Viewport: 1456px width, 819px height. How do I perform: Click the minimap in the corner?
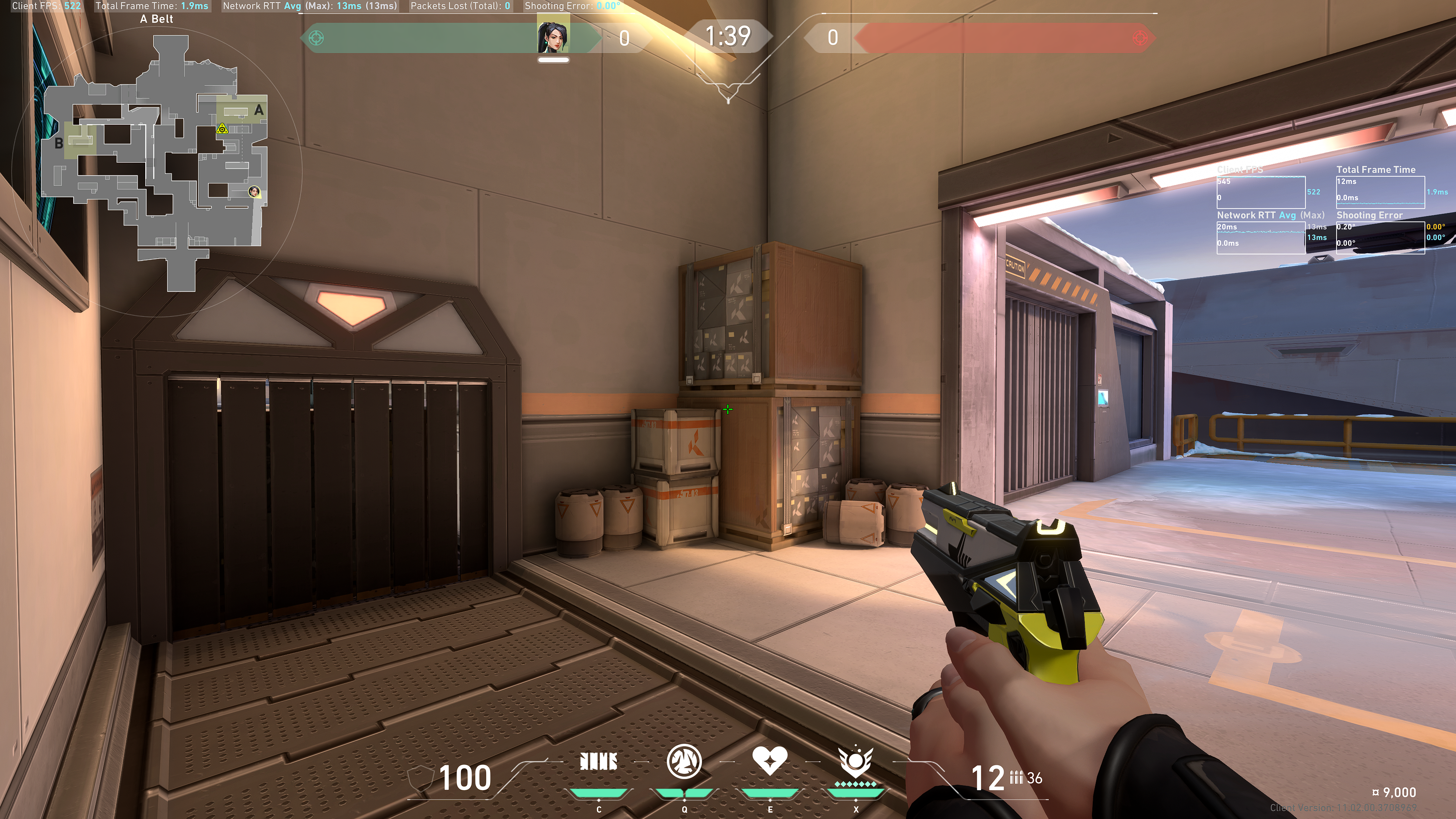click(155, 164)
